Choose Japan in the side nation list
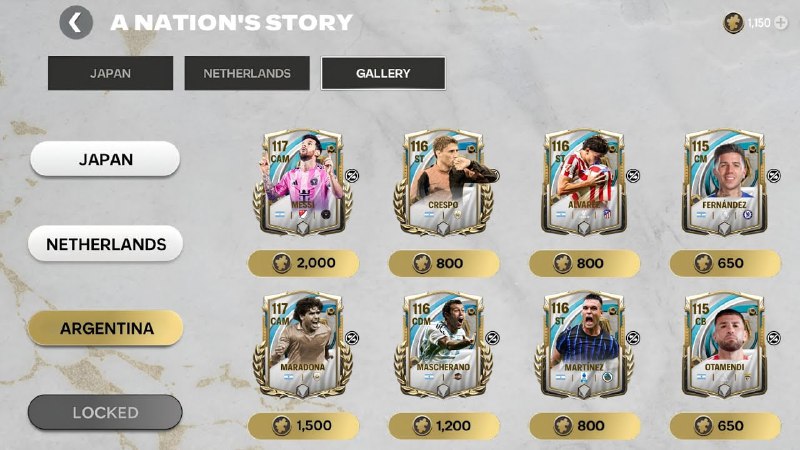 click(x=105, y=158)
